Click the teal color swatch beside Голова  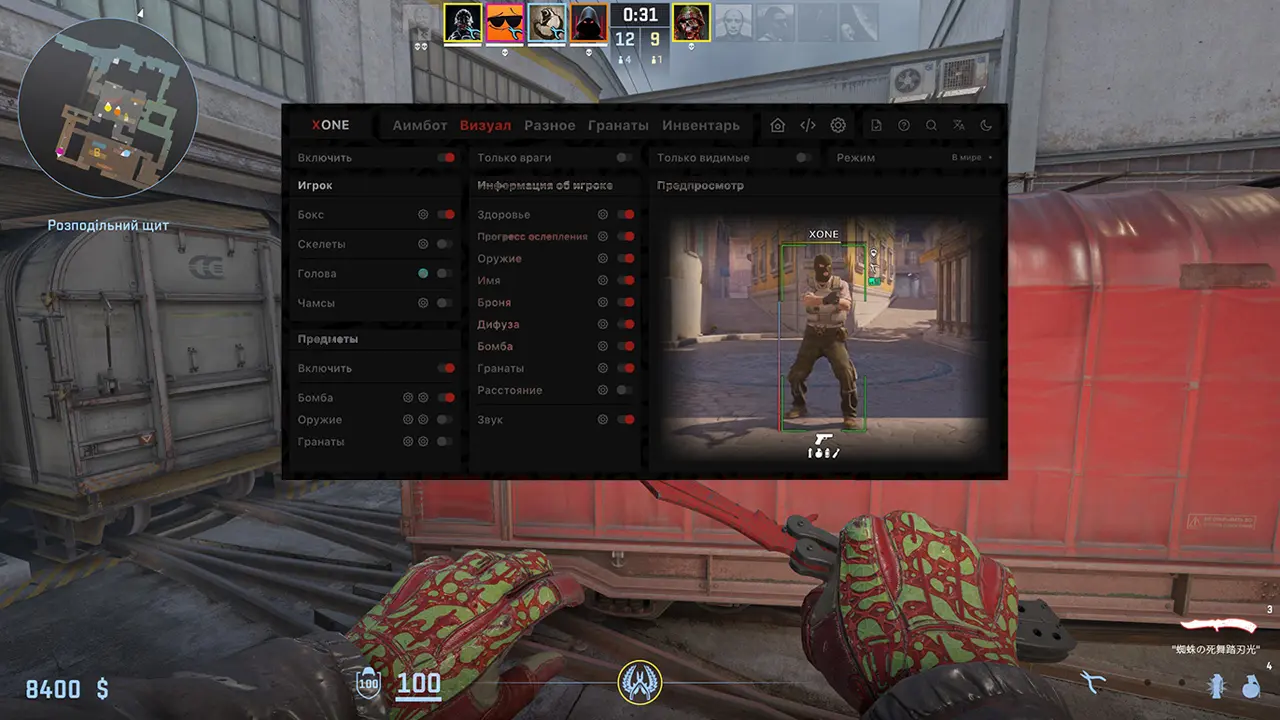(x=423, y=273)
